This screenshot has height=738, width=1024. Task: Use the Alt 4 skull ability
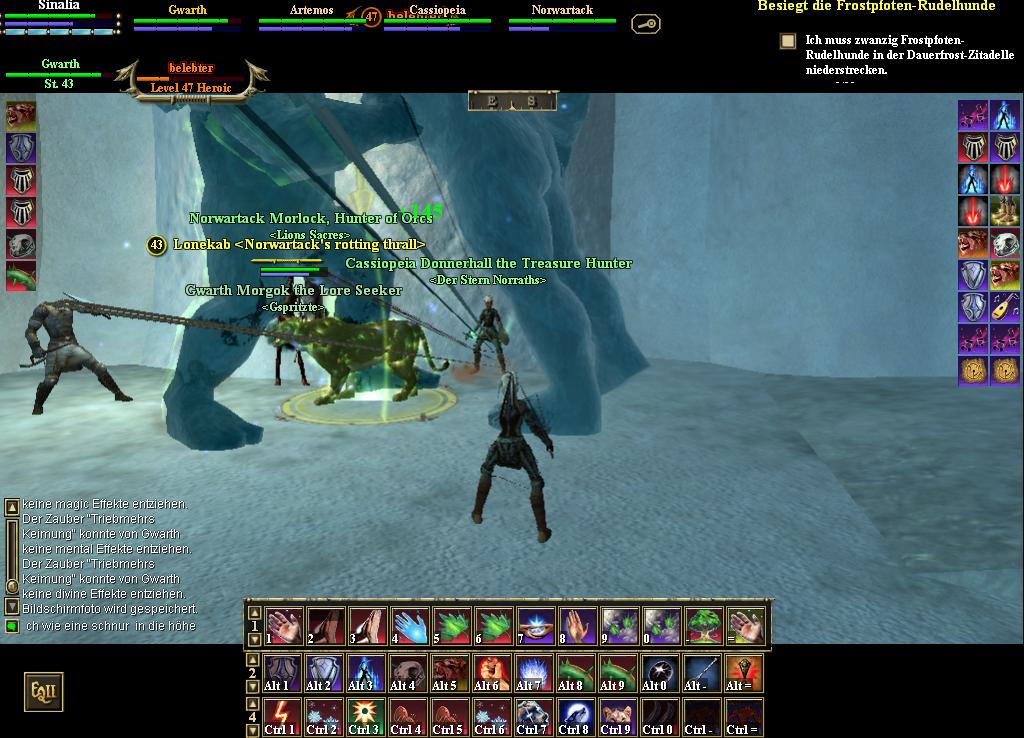tap(404, 673)
